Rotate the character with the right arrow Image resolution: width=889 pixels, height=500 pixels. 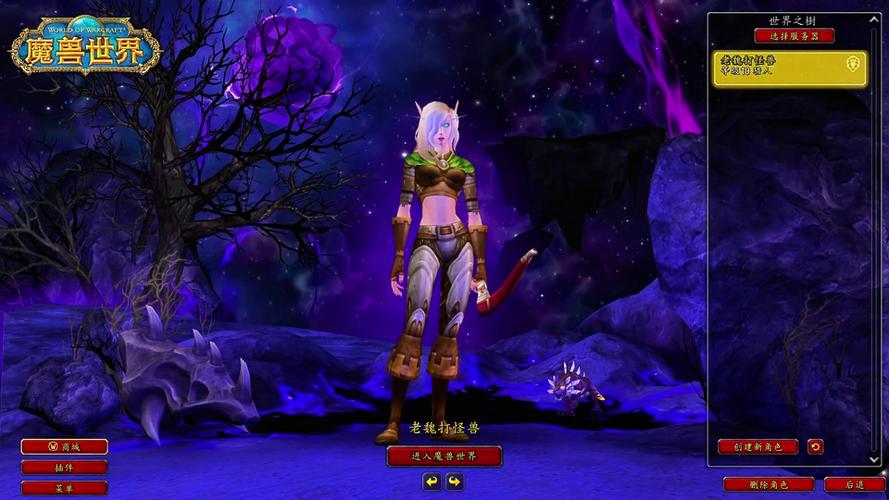(x=455, y=482)
